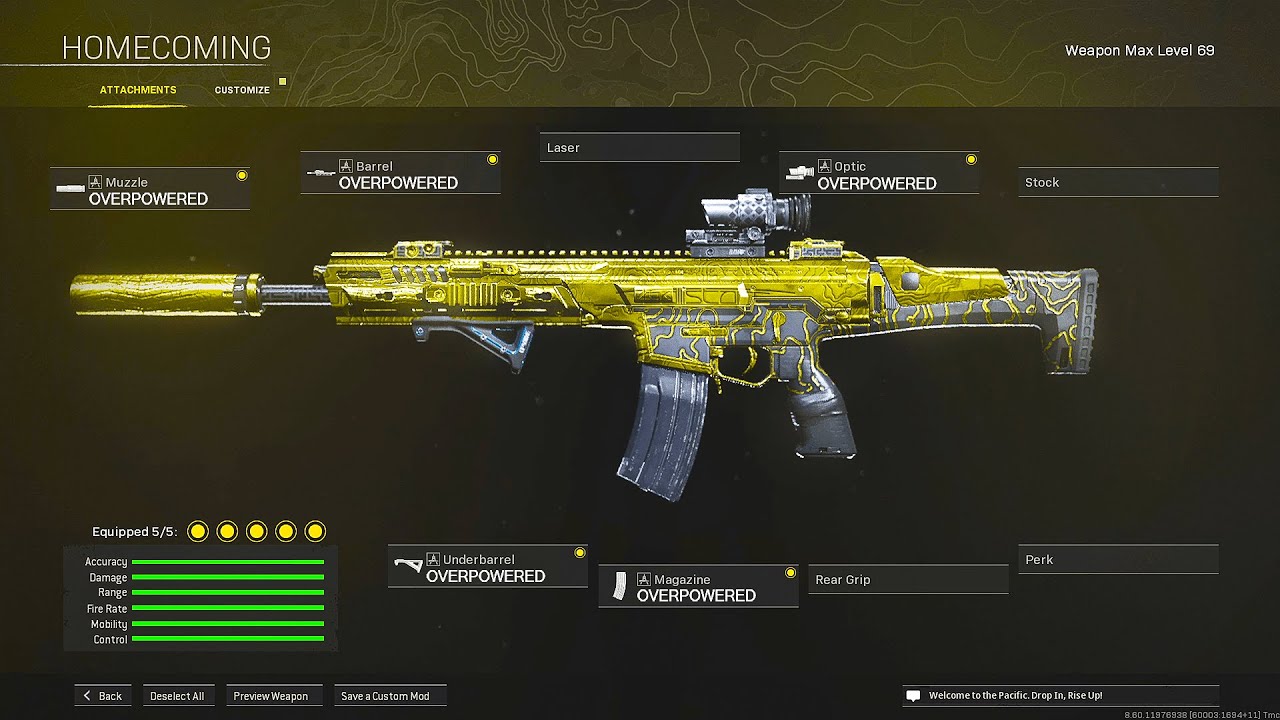Open the Customize tab
Screen dimensions: 1280x720
(242, 90)
